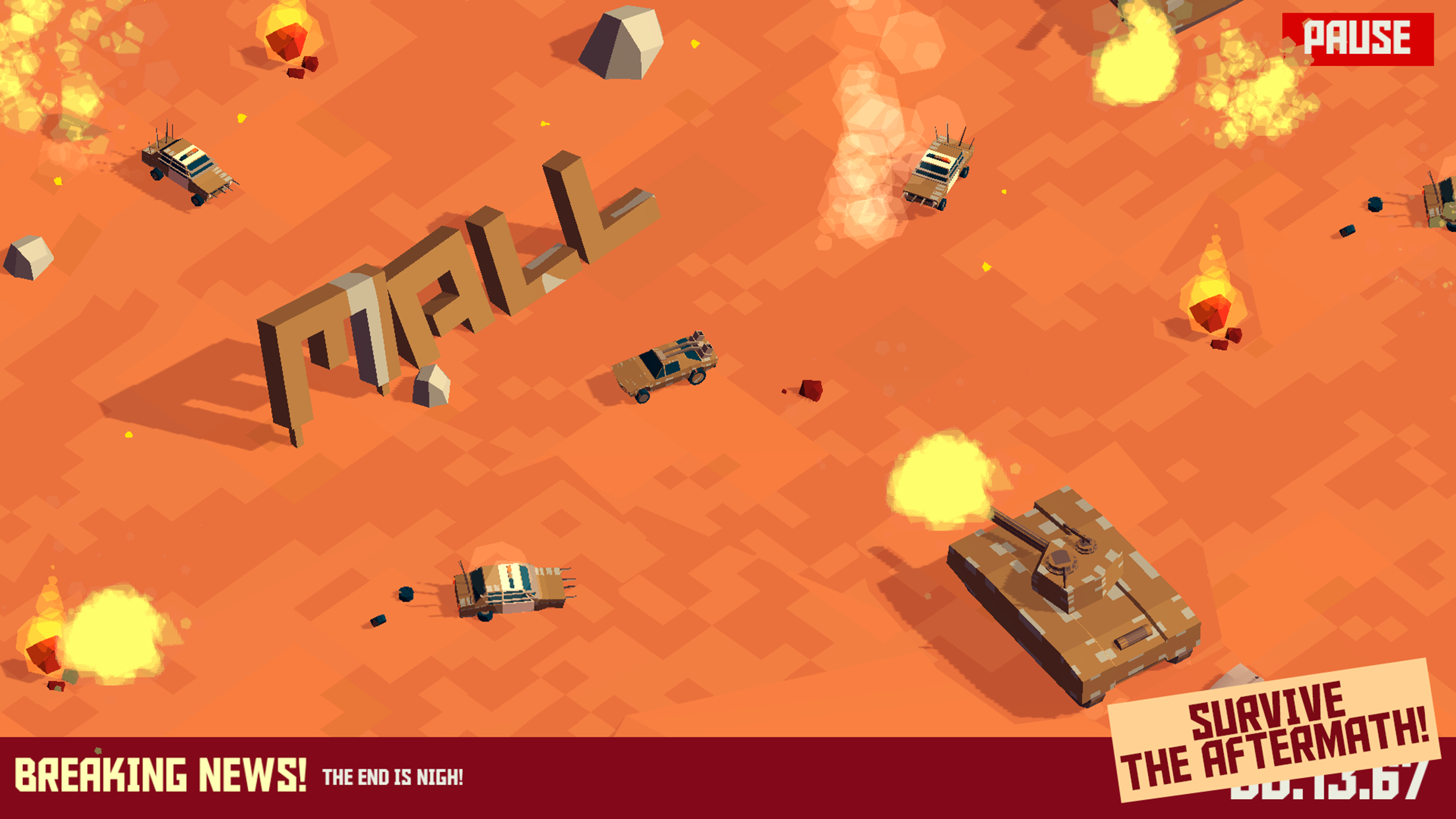This screenshot has width=1456, height=819.
Task: Click the armored truck in the top left
Action: [x=188, y=165]
